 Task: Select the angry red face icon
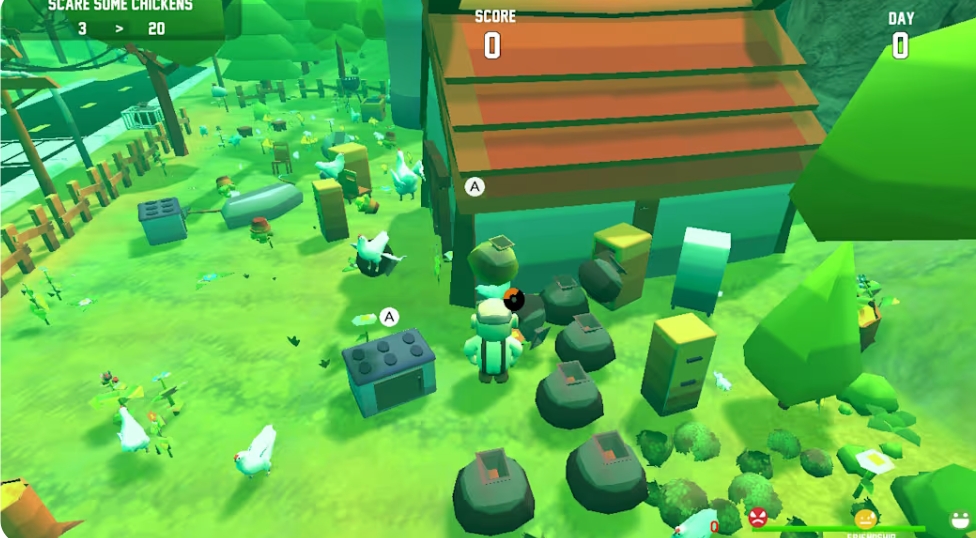coord(758,518)
